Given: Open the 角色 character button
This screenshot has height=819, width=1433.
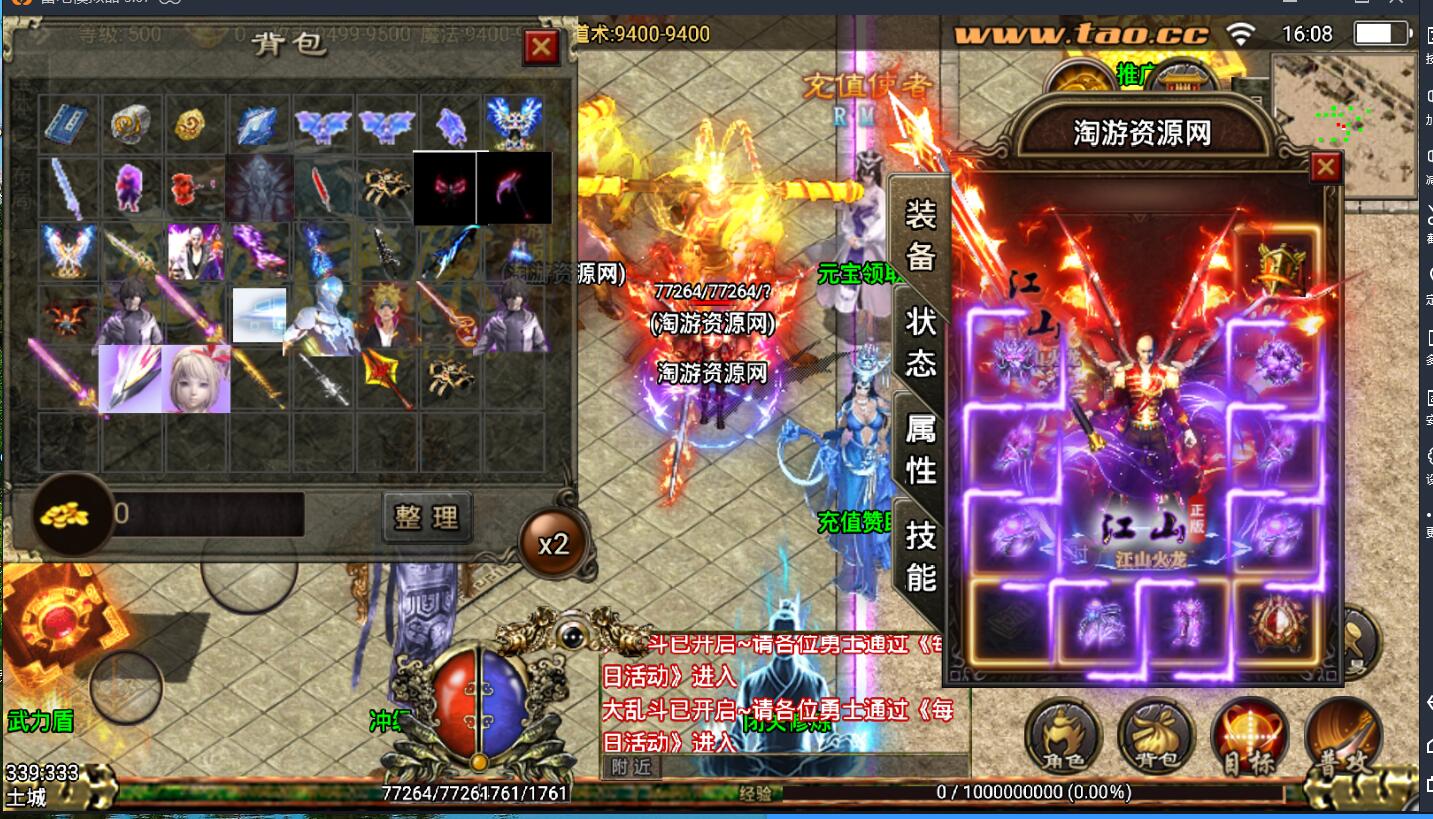Looking at the screenshot, I should [x=1063, y=737].
